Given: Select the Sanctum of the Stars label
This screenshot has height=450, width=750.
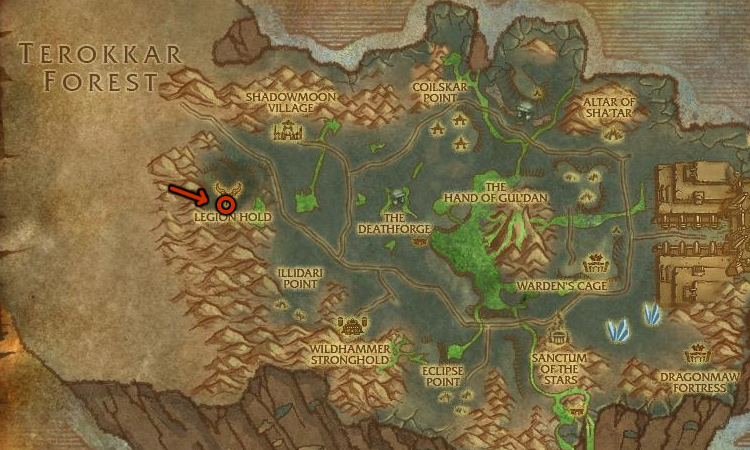Looking at the screenshot, I should (x=557, y=364).
